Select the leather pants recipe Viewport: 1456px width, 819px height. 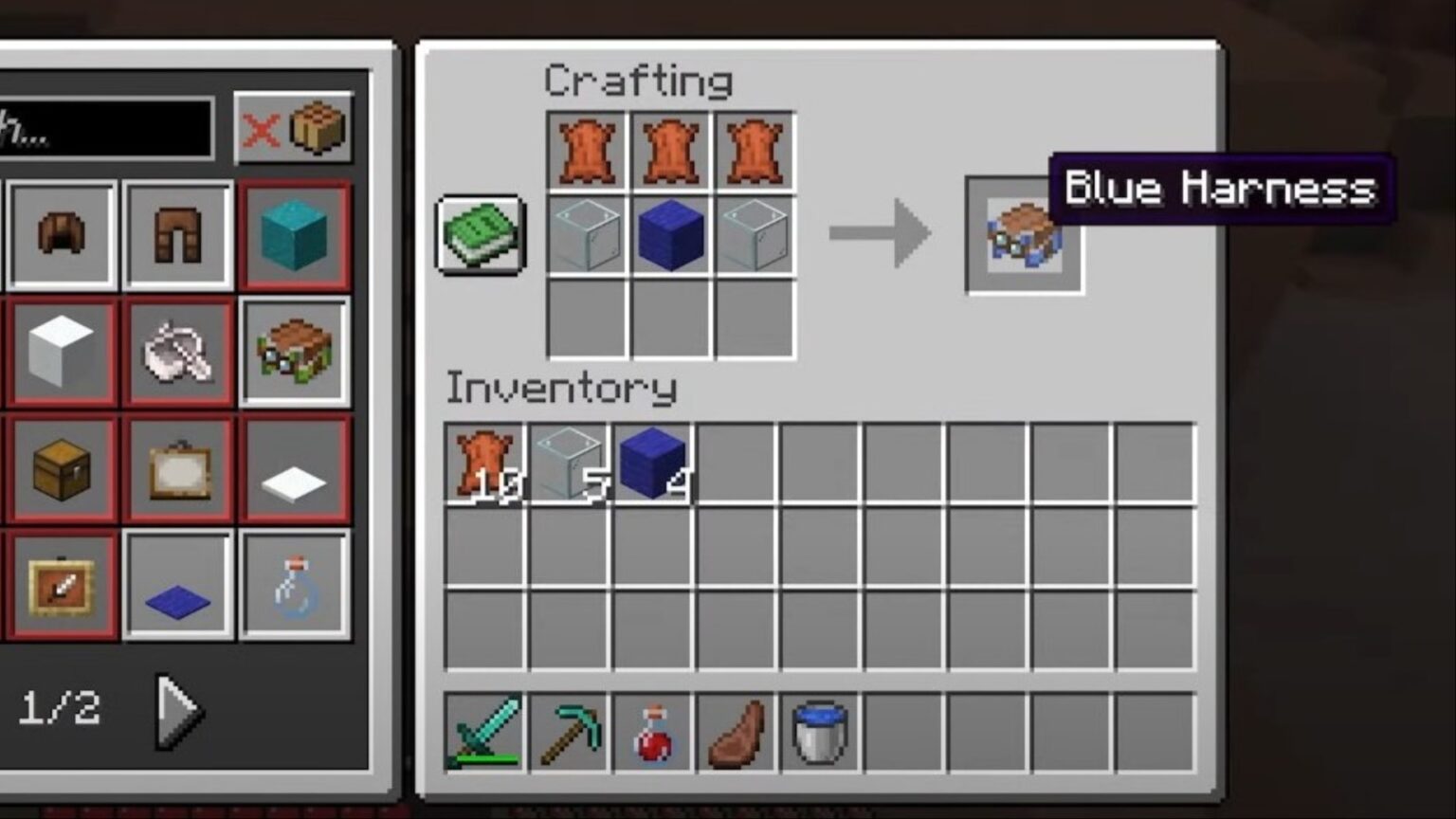pyautogui.click(x=175, y=233)
